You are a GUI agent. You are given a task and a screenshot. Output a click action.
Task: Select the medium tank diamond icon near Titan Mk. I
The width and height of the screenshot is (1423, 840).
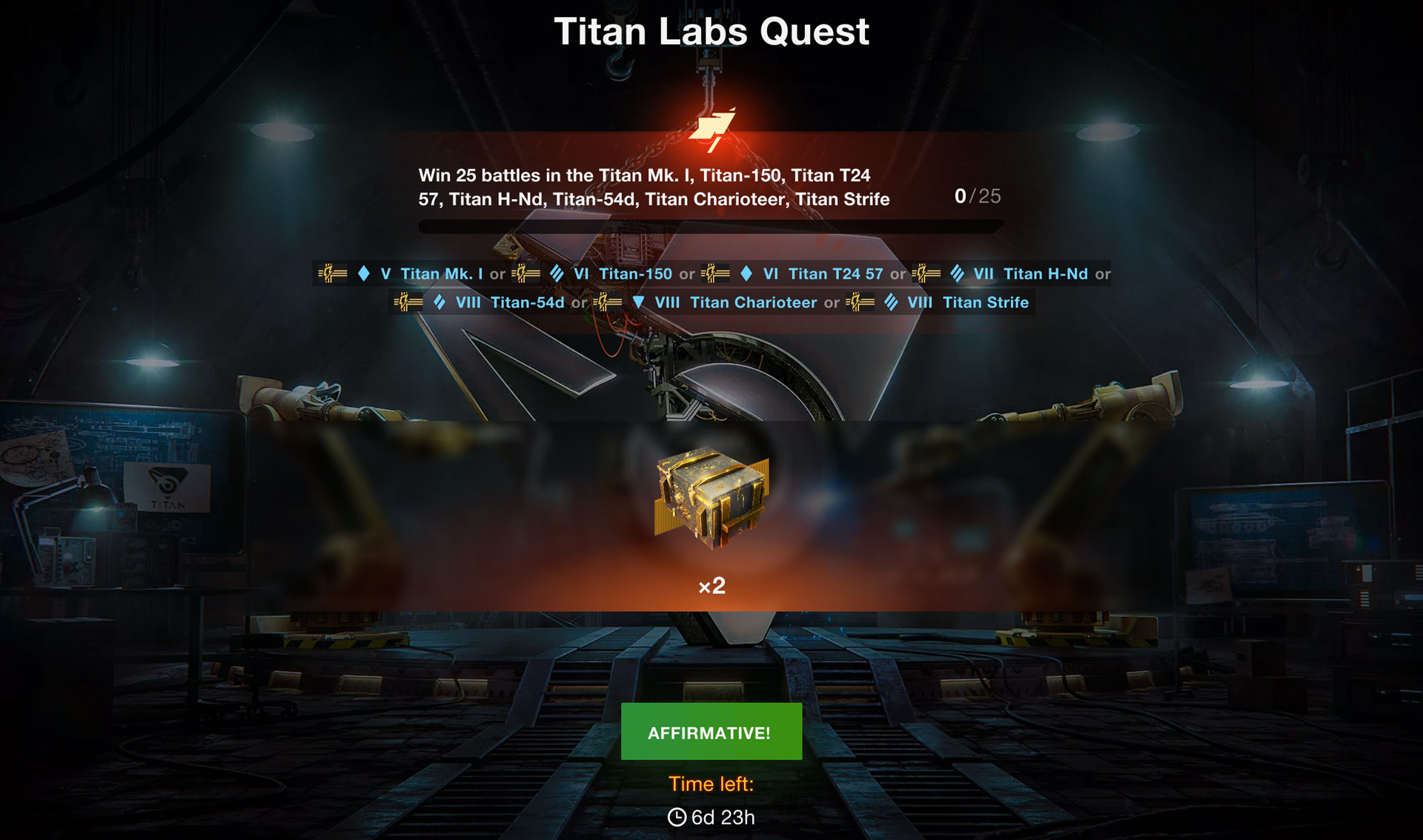[x=362, y=273]
